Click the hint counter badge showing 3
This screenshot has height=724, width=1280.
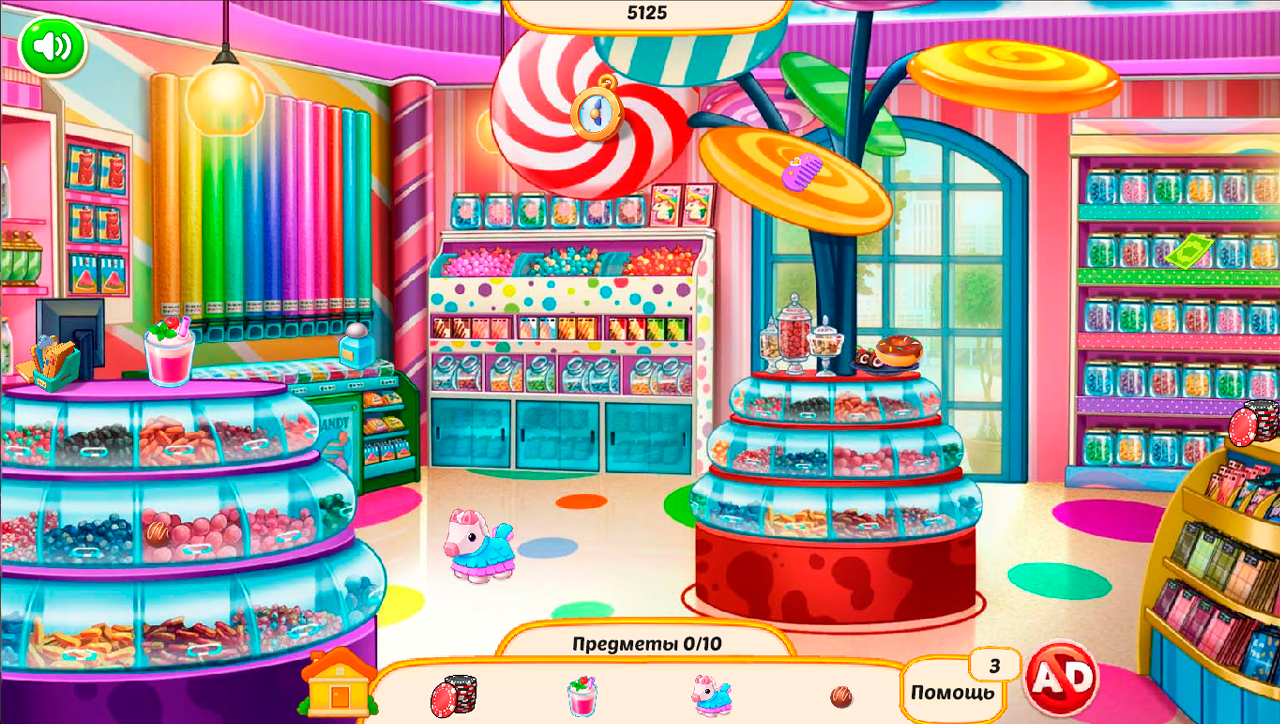click(993, 665)
